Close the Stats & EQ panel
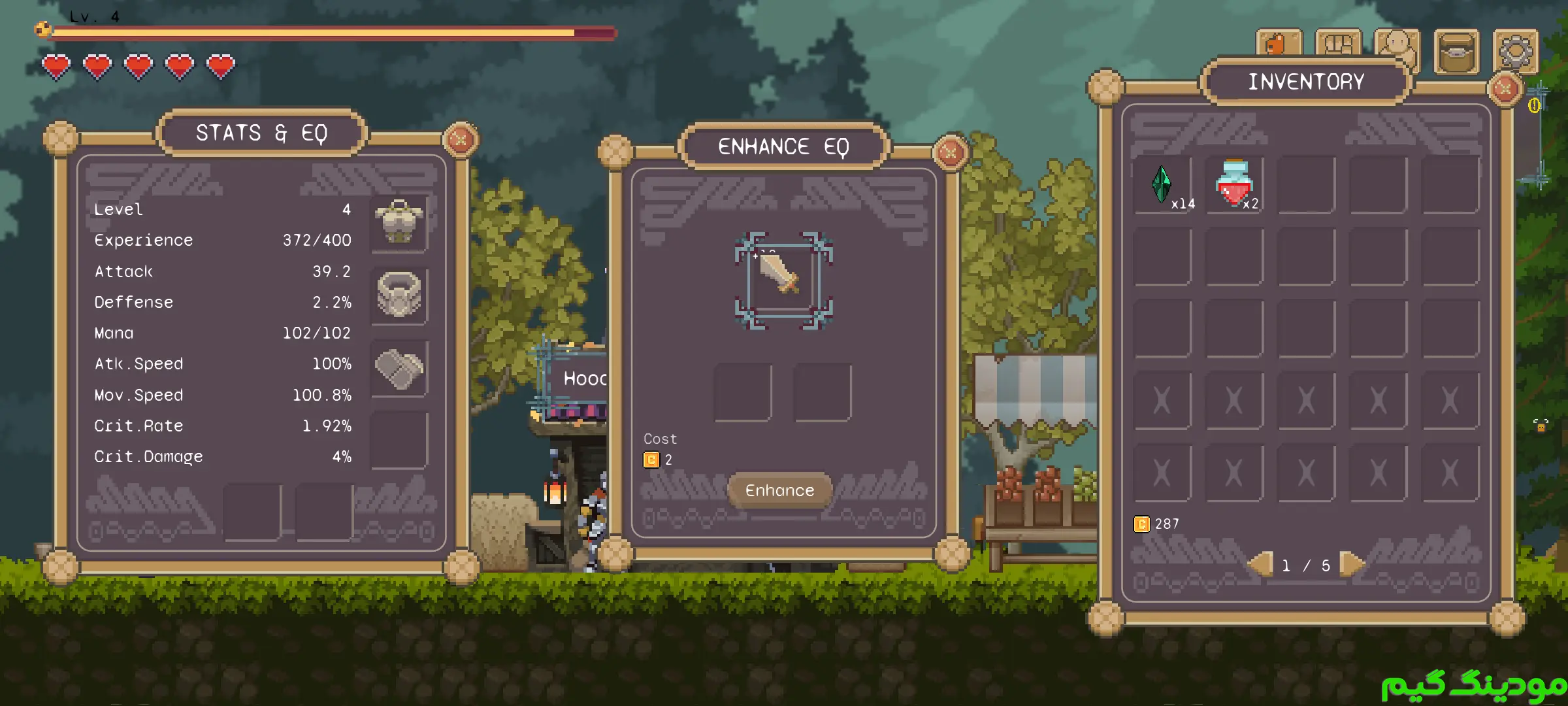Screen dimensions: 1568x706 coord(461,139)
